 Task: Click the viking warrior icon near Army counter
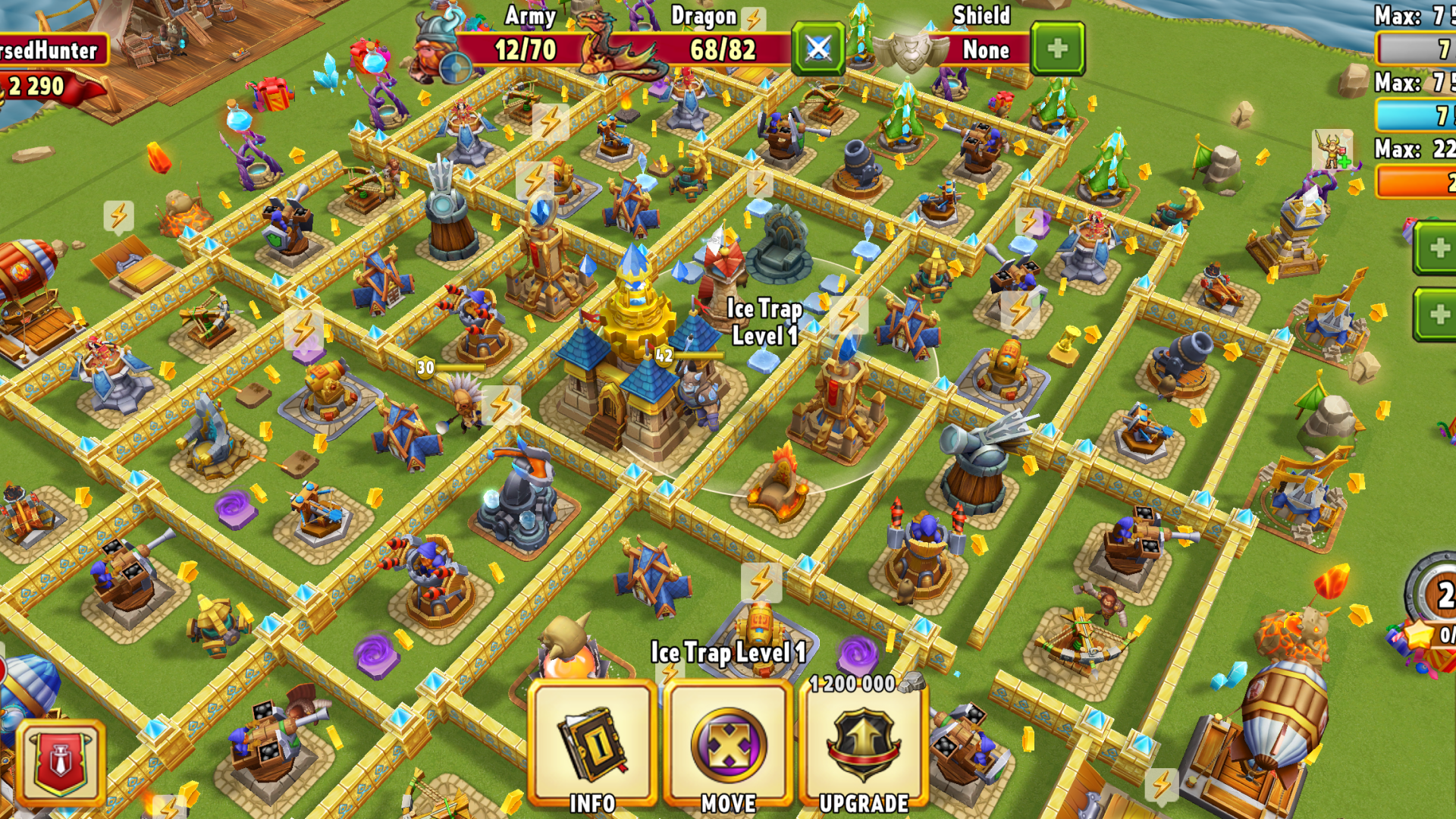point(432,45)
